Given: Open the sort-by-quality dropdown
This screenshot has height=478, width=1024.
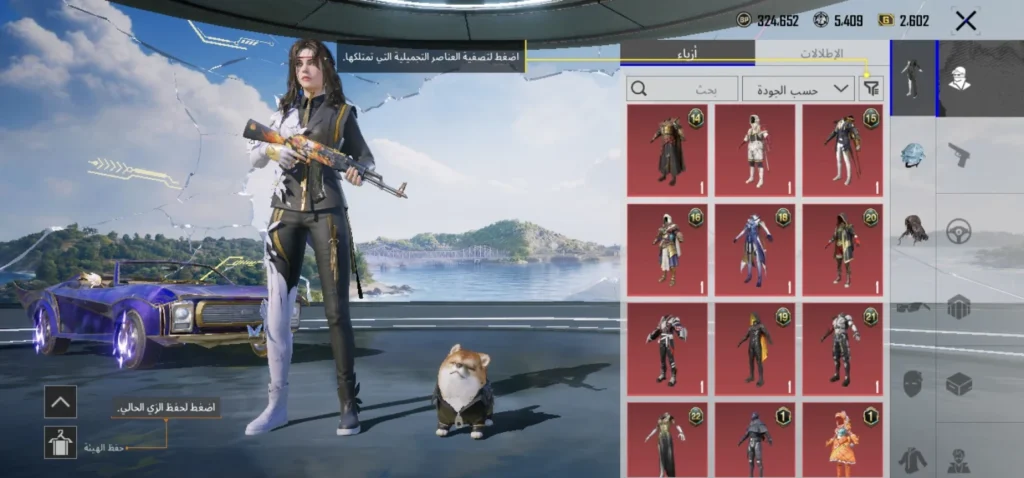Looking at the screenshot, I should pos(798,89).
